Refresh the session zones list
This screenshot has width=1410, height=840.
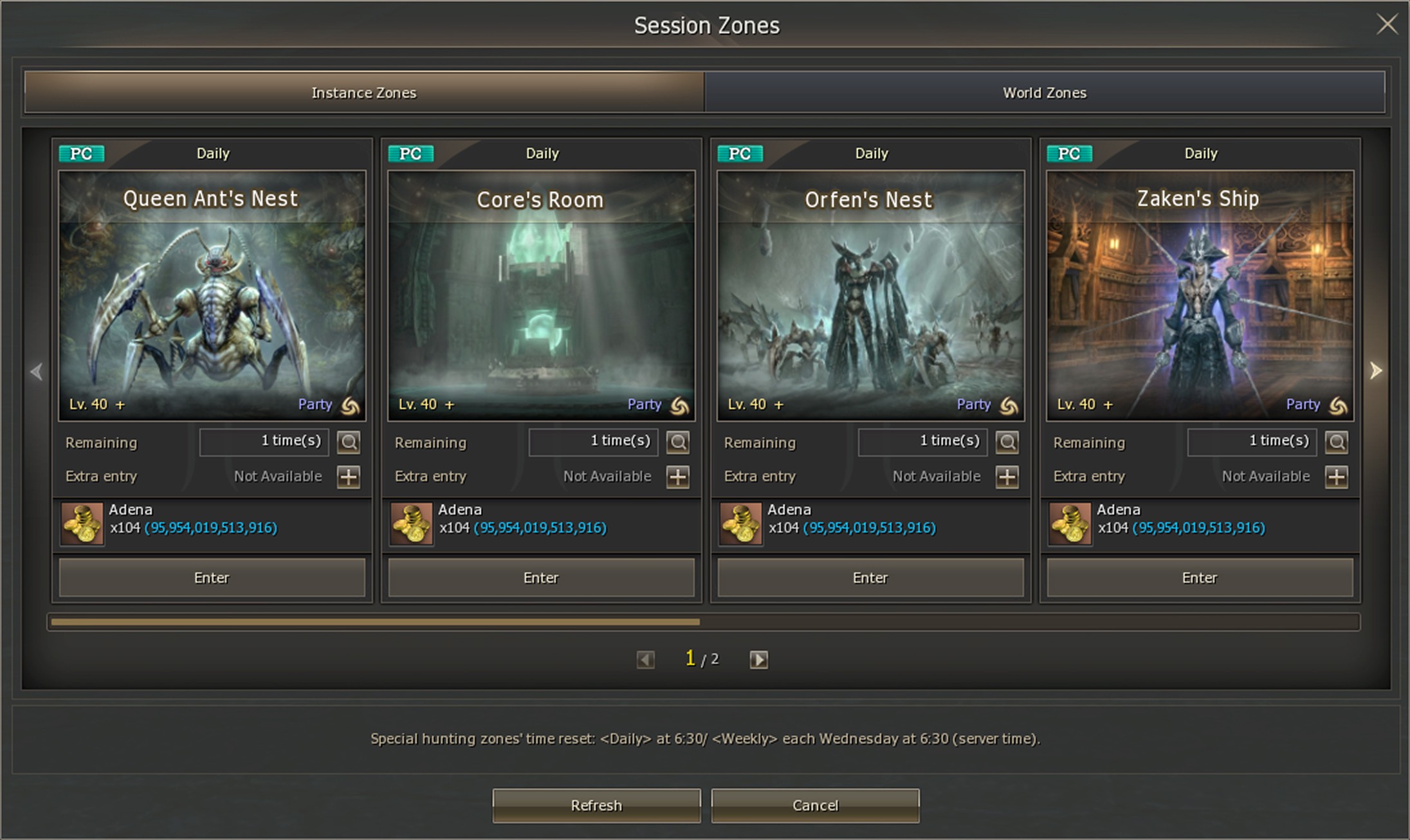596,805
